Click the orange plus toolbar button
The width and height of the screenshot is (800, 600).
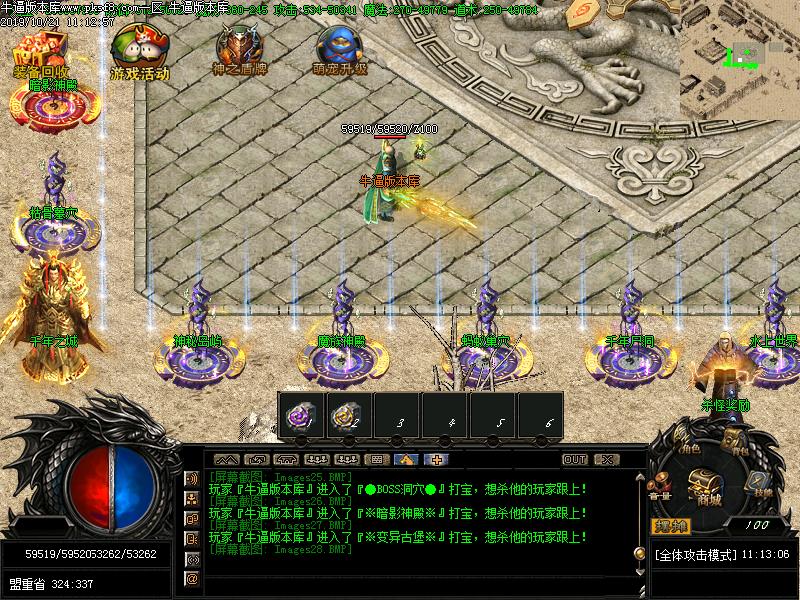point(435,460)
